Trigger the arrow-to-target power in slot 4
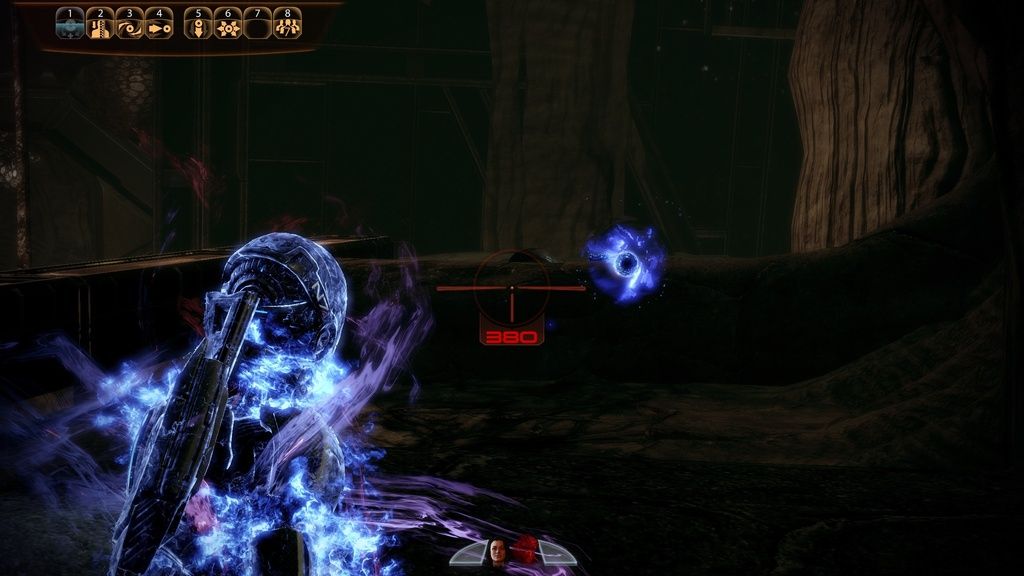1024x576 pixels. [159, 25]
